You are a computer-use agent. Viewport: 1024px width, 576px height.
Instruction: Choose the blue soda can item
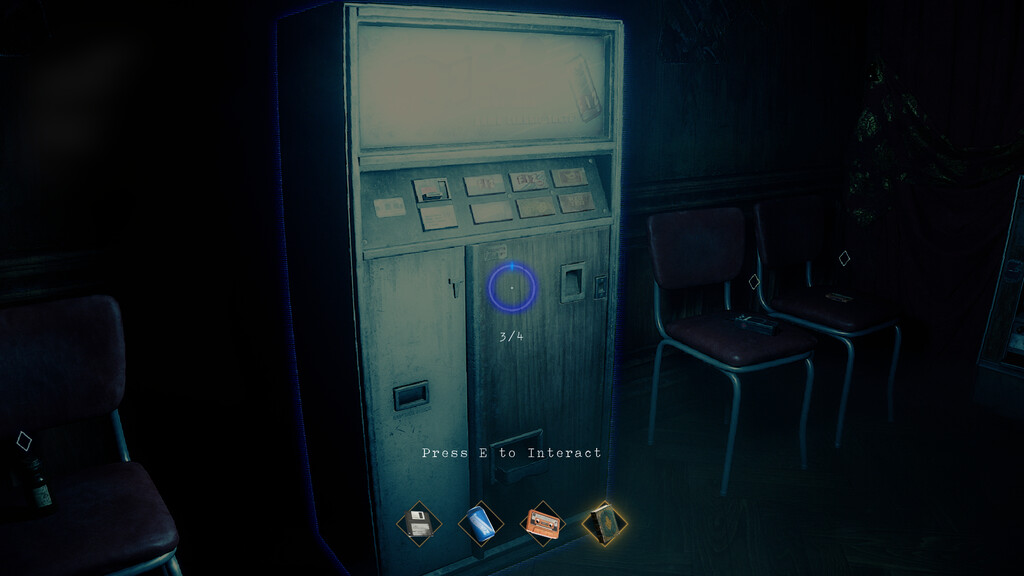(x=481, y=524)
